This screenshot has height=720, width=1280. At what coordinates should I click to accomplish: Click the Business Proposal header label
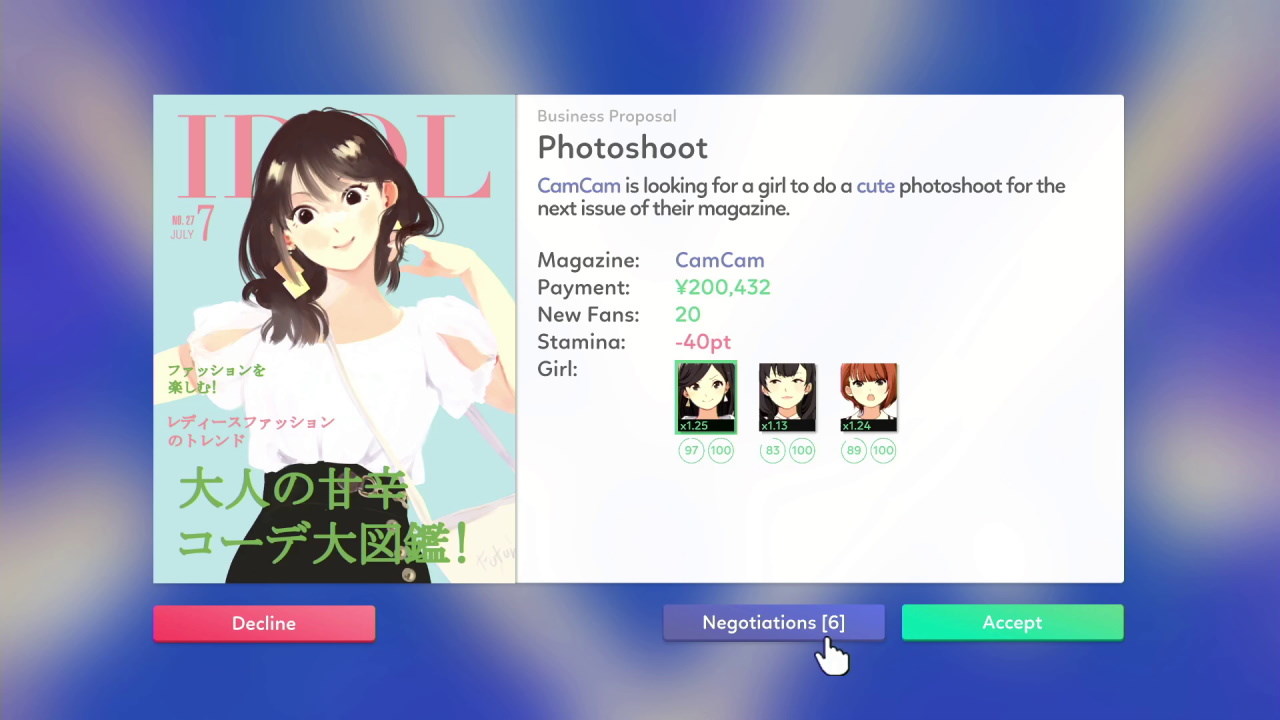pos(607,116)
